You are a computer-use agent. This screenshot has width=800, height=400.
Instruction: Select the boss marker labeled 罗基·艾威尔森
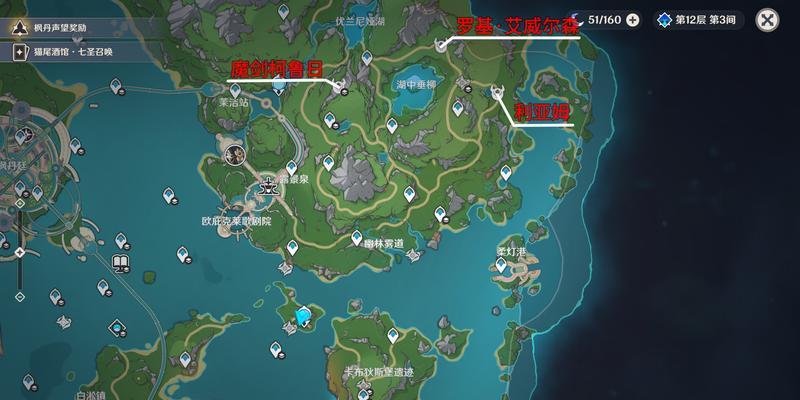(441, 45)
